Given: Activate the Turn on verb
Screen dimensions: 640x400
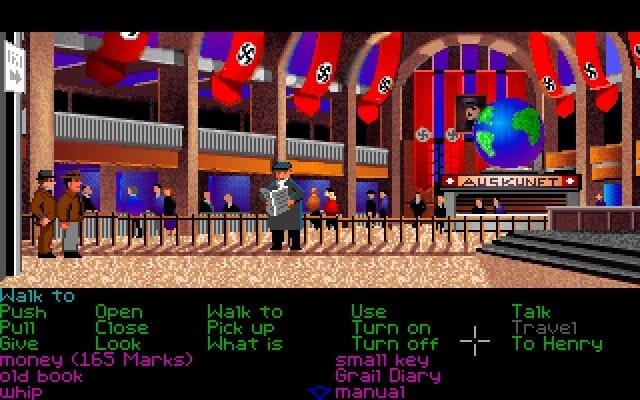Looking at the screenshot, I should [390, 328].
